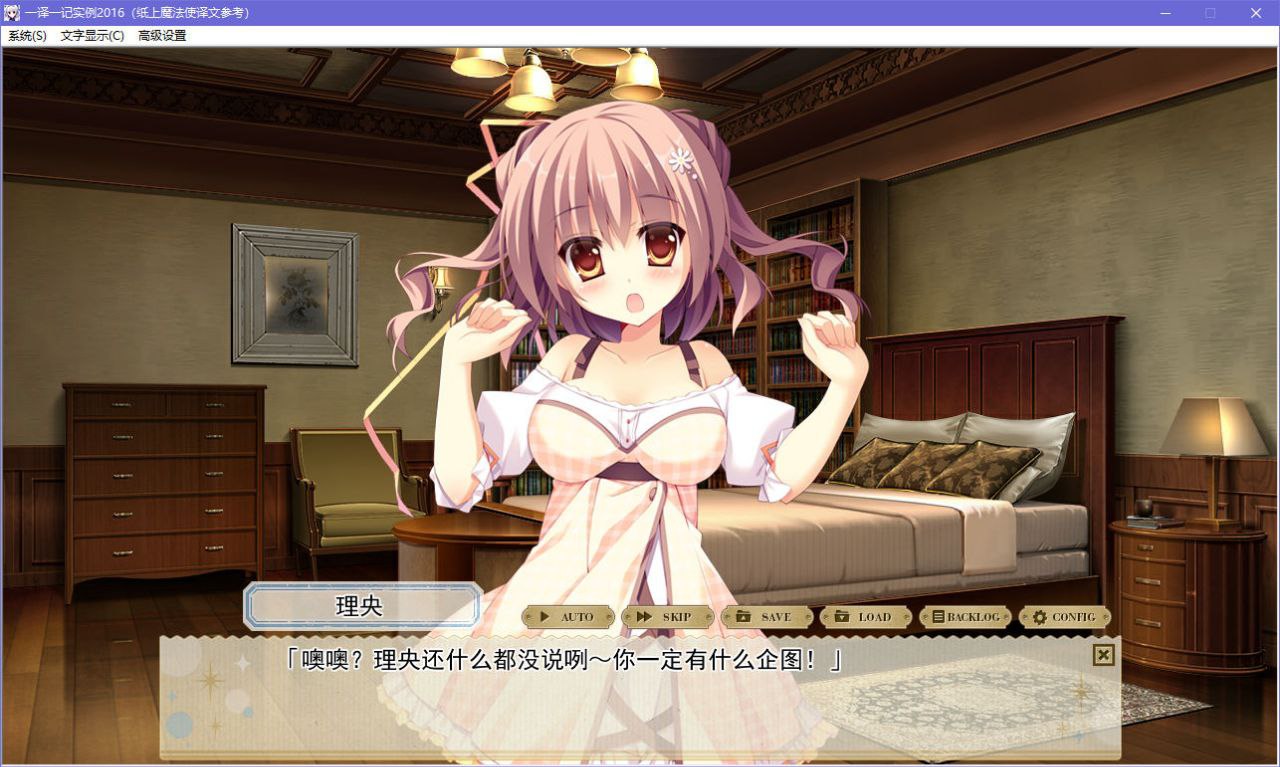The height and width of the screenshot is (767, 1280).
Task: Open the load screen via LOAD
Action: point(864,617)
